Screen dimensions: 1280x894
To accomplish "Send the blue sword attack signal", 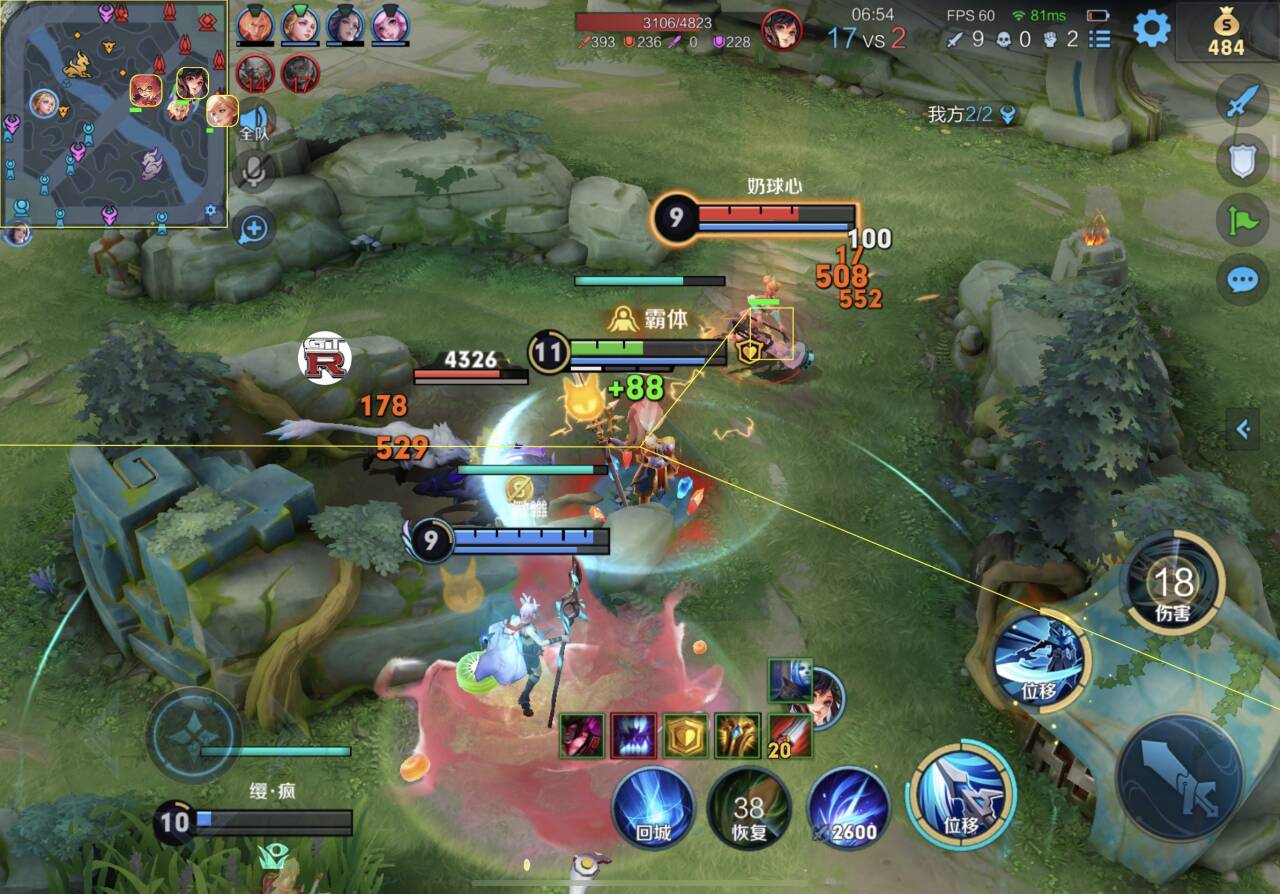I will tap(1242, 102).
